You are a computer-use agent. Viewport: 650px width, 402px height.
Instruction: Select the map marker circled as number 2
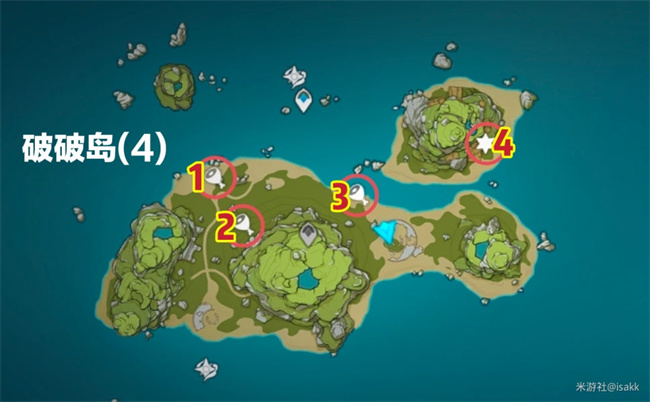[x=243, y=224]
